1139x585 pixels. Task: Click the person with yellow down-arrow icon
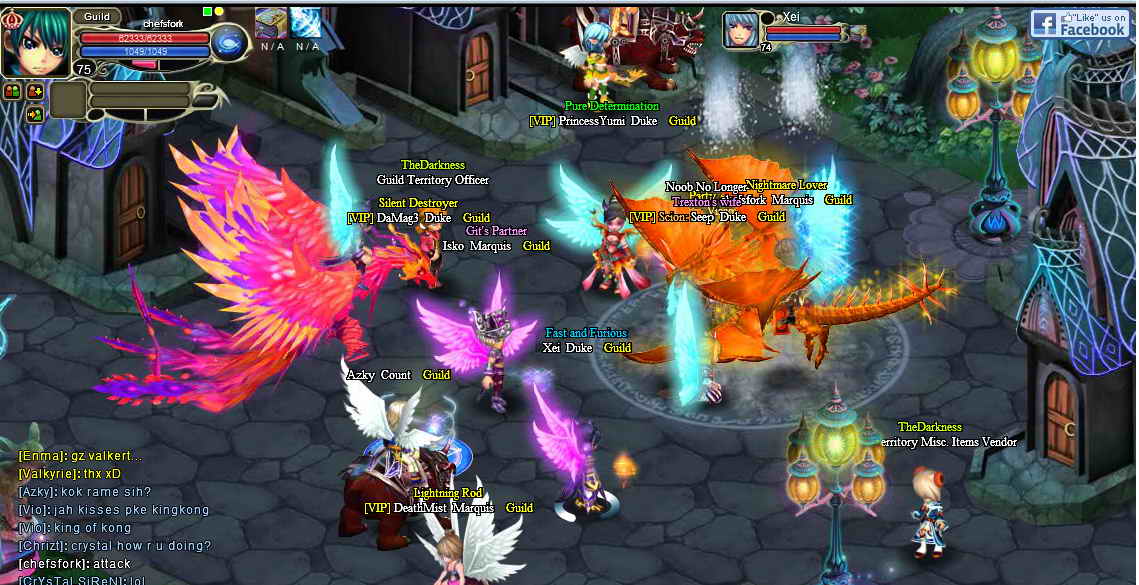(34, 91)
